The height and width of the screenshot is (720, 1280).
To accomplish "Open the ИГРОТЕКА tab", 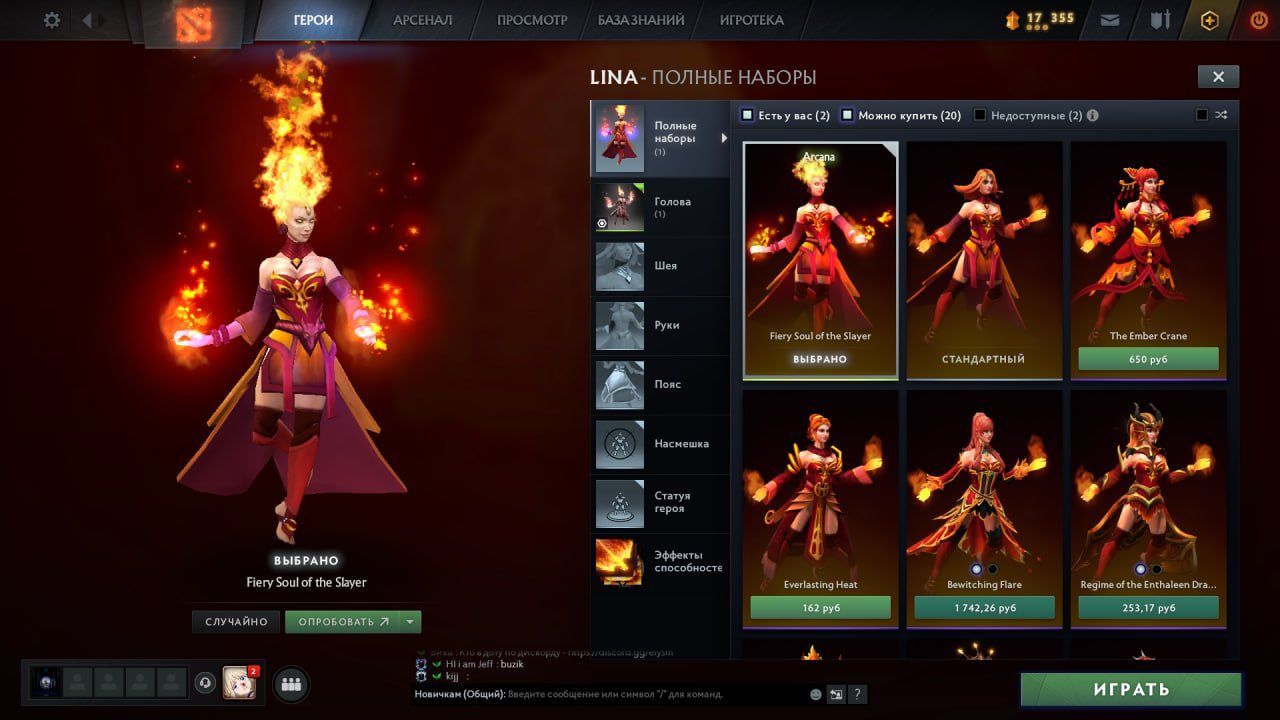I will click(751, 20).
